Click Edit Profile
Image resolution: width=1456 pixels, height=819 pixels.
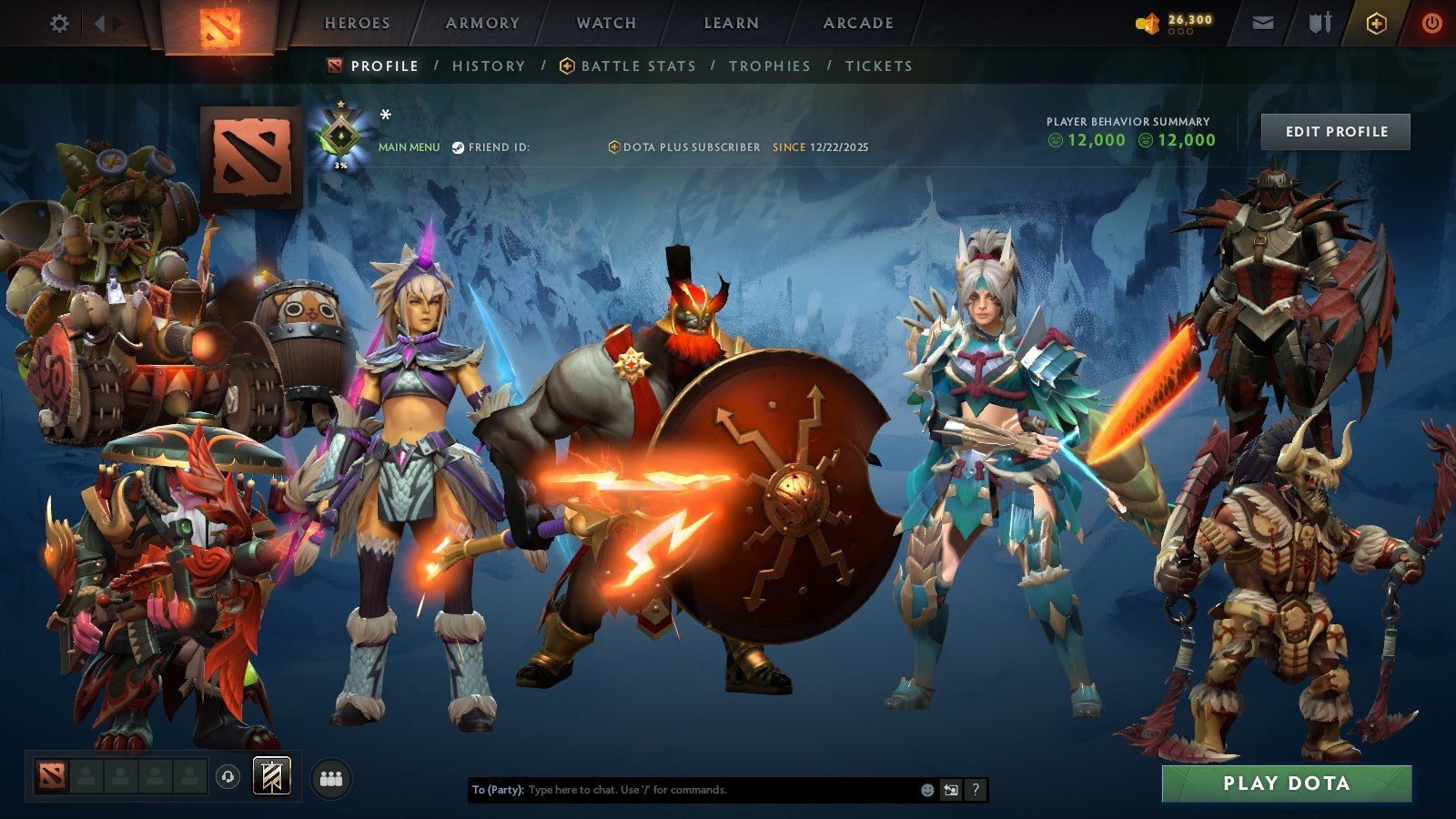(1335, 131)
